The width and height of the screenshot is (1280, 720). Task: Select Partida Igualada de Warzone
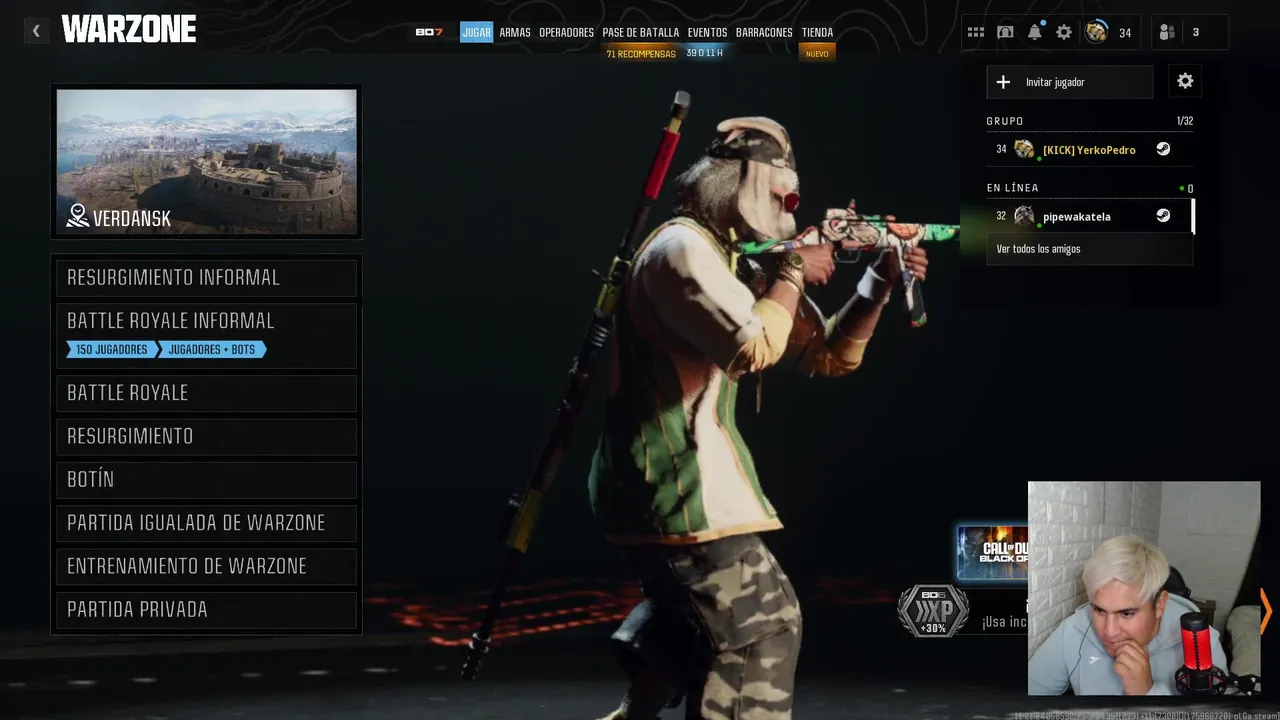click(206, 523)
